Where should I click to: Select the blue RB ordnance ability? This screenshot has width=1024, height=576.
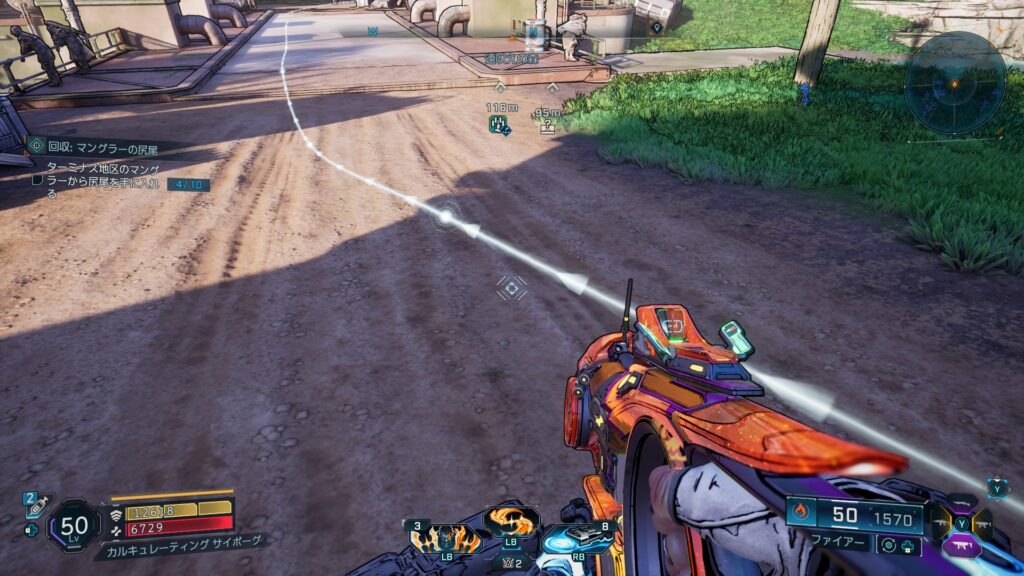(574, 538)
